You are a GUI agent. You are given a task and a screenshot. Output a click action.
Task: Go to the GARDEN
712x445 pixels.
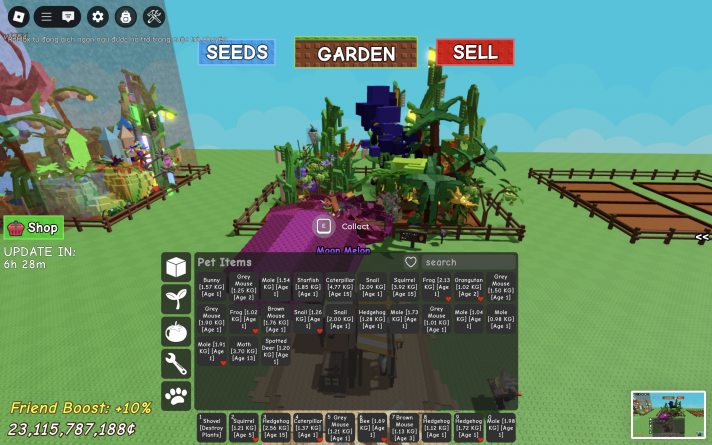tap(356, 54)
